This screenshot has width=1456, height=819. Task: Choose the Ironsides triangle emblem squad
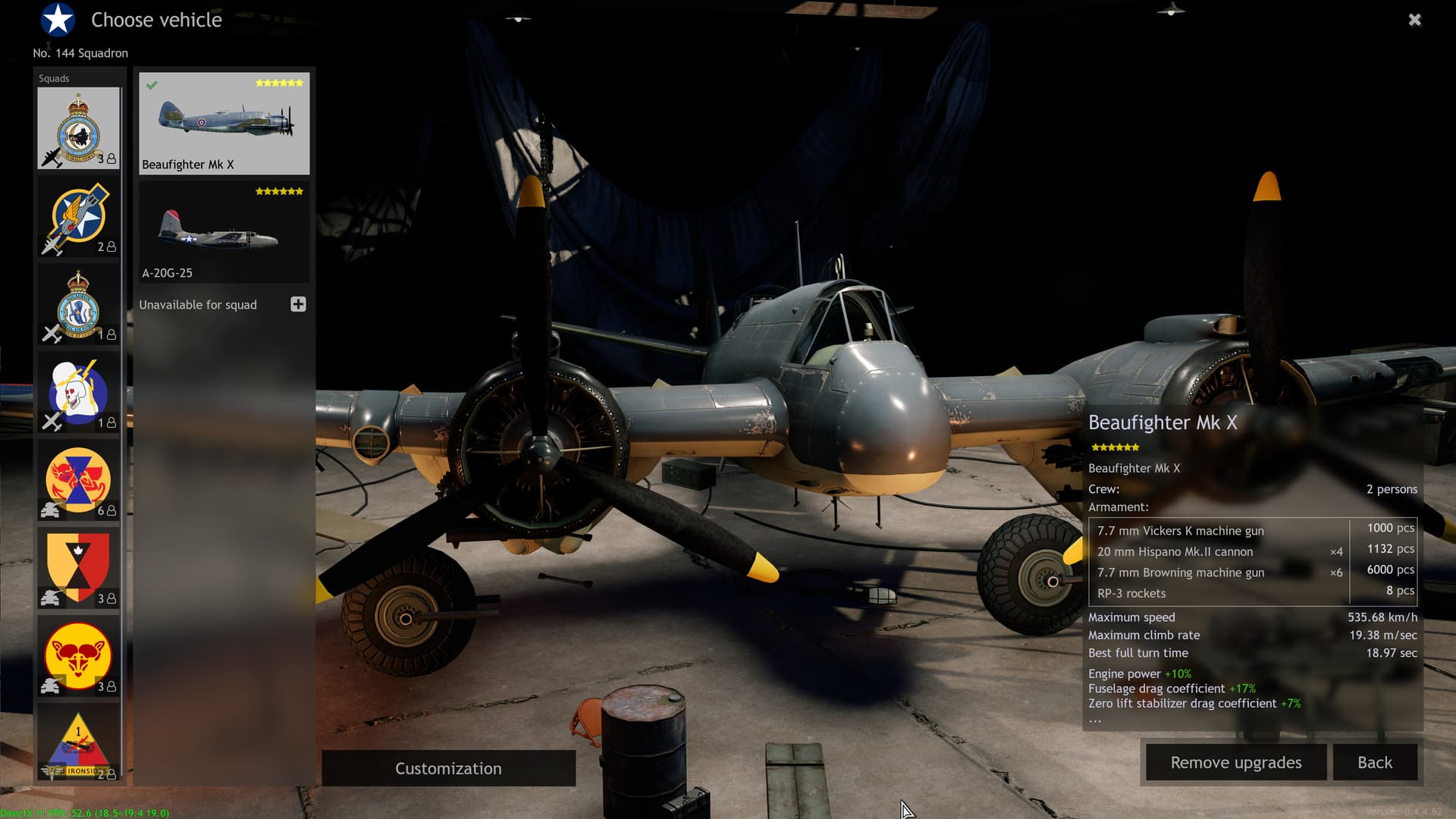[x=78, y=743]
